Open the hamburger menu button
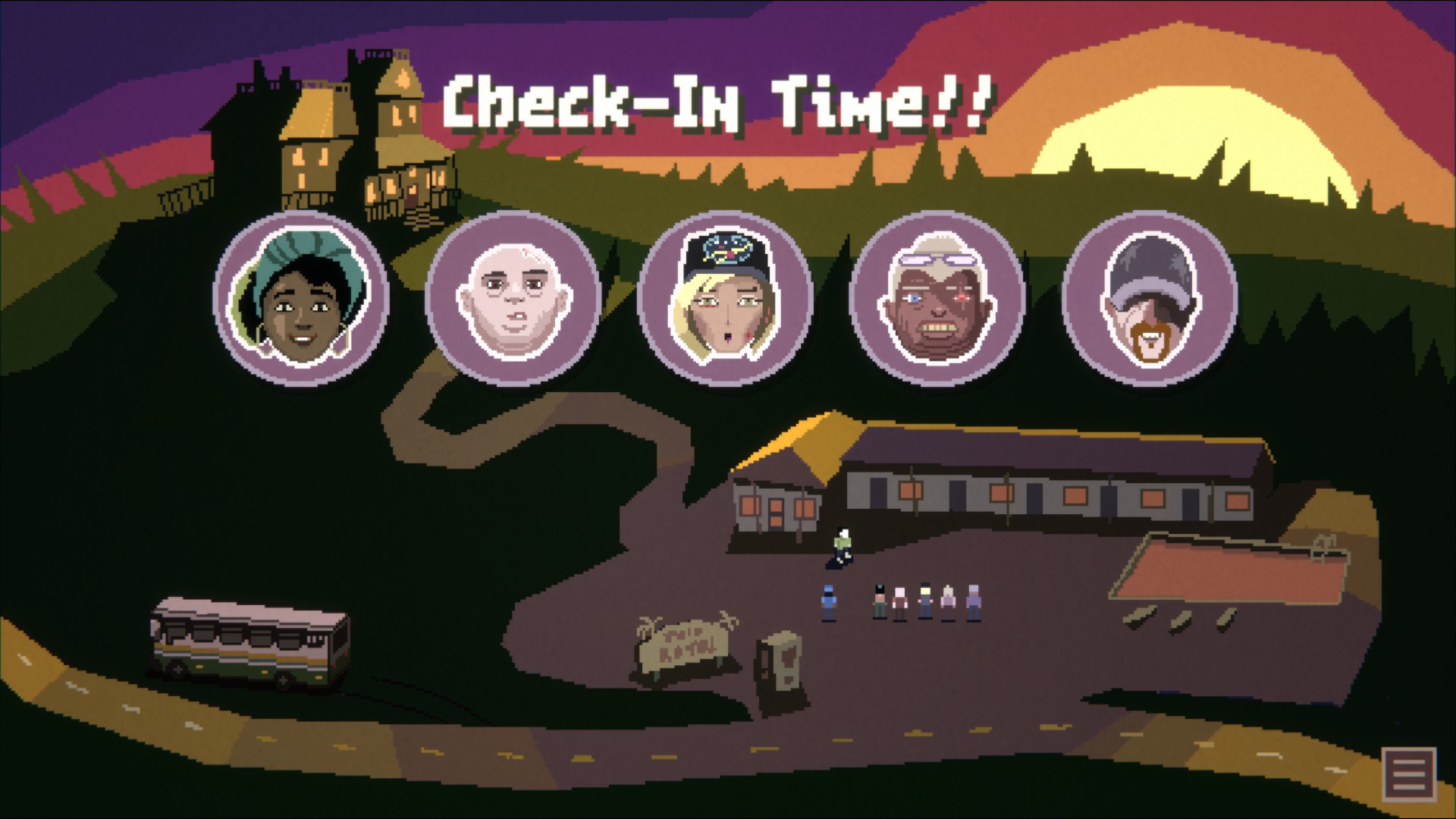 click(x=1409, y=774)
